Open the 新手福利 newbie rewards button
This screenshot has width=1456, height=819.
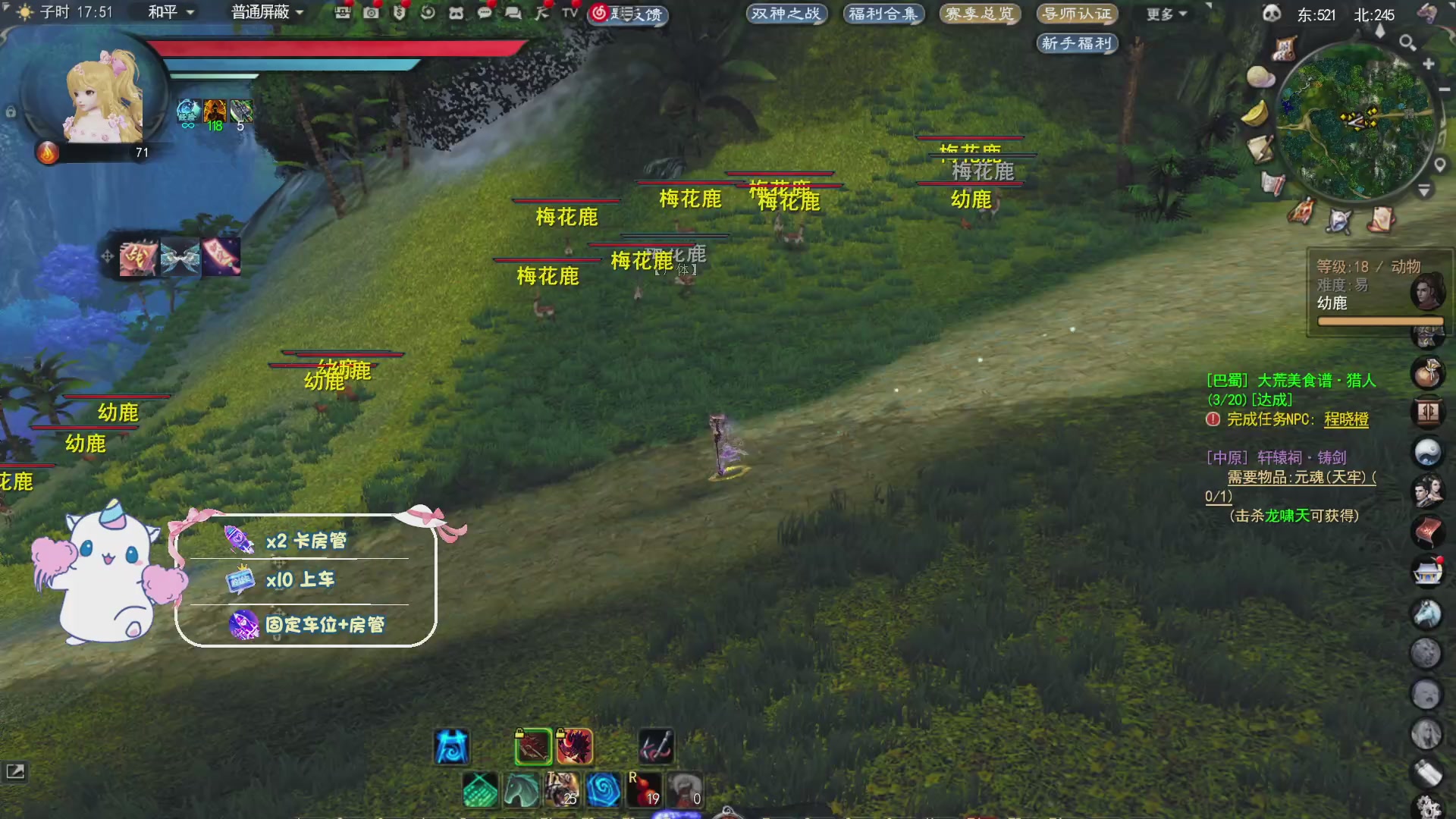click(x=1077, y=43)
